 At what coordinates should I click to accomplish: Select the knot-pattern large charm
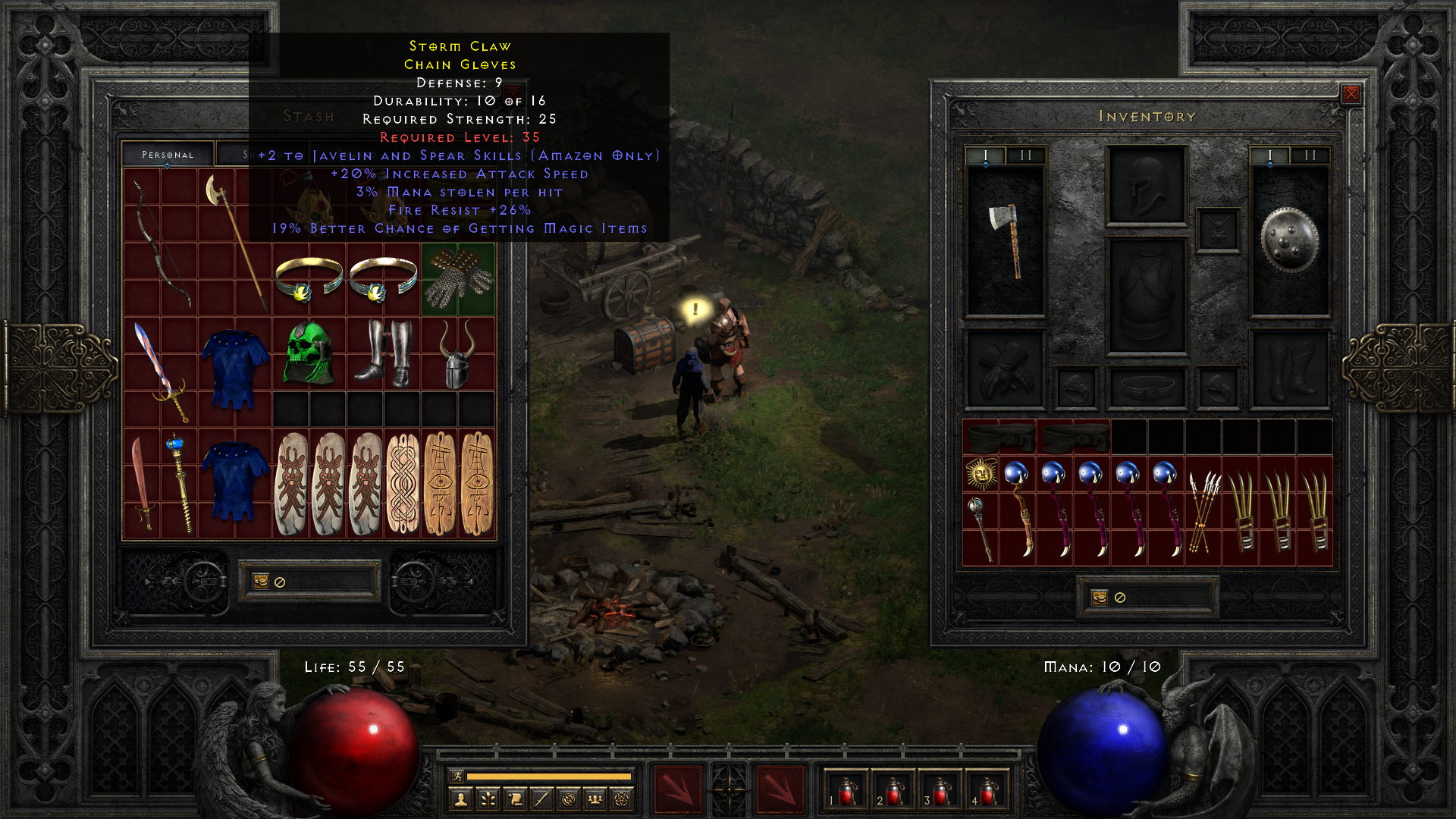pos(402,483)
